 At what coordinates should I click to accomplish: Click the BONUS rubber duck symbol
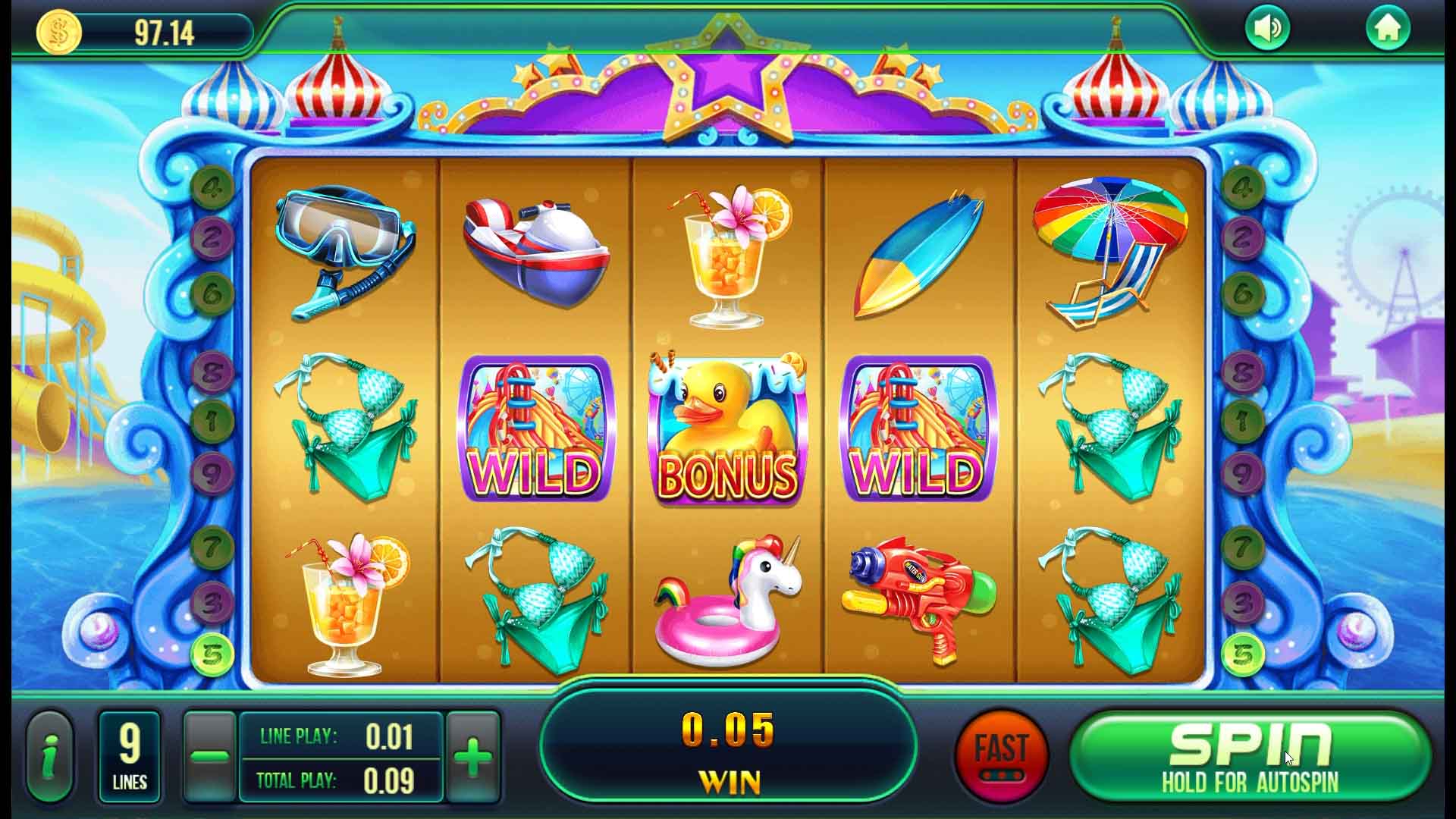click(x=725, y=428)
